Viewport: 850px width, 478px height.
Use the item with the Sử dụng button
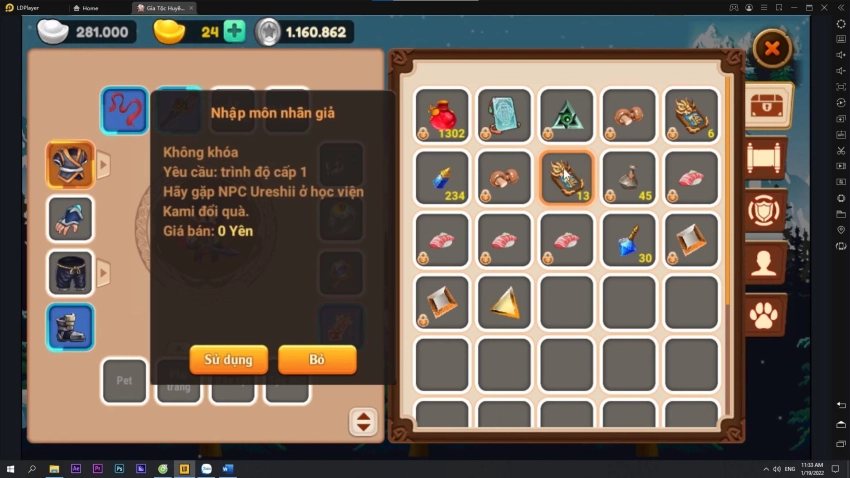[x=228, y=360]
